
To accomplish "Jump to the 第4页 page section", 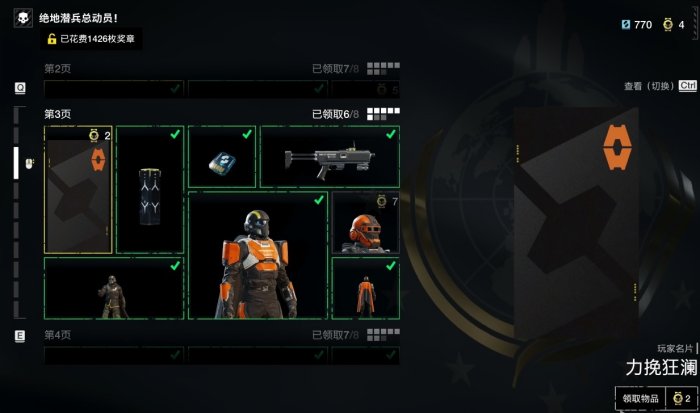I will pyautogui.click(x=58, y=335).
